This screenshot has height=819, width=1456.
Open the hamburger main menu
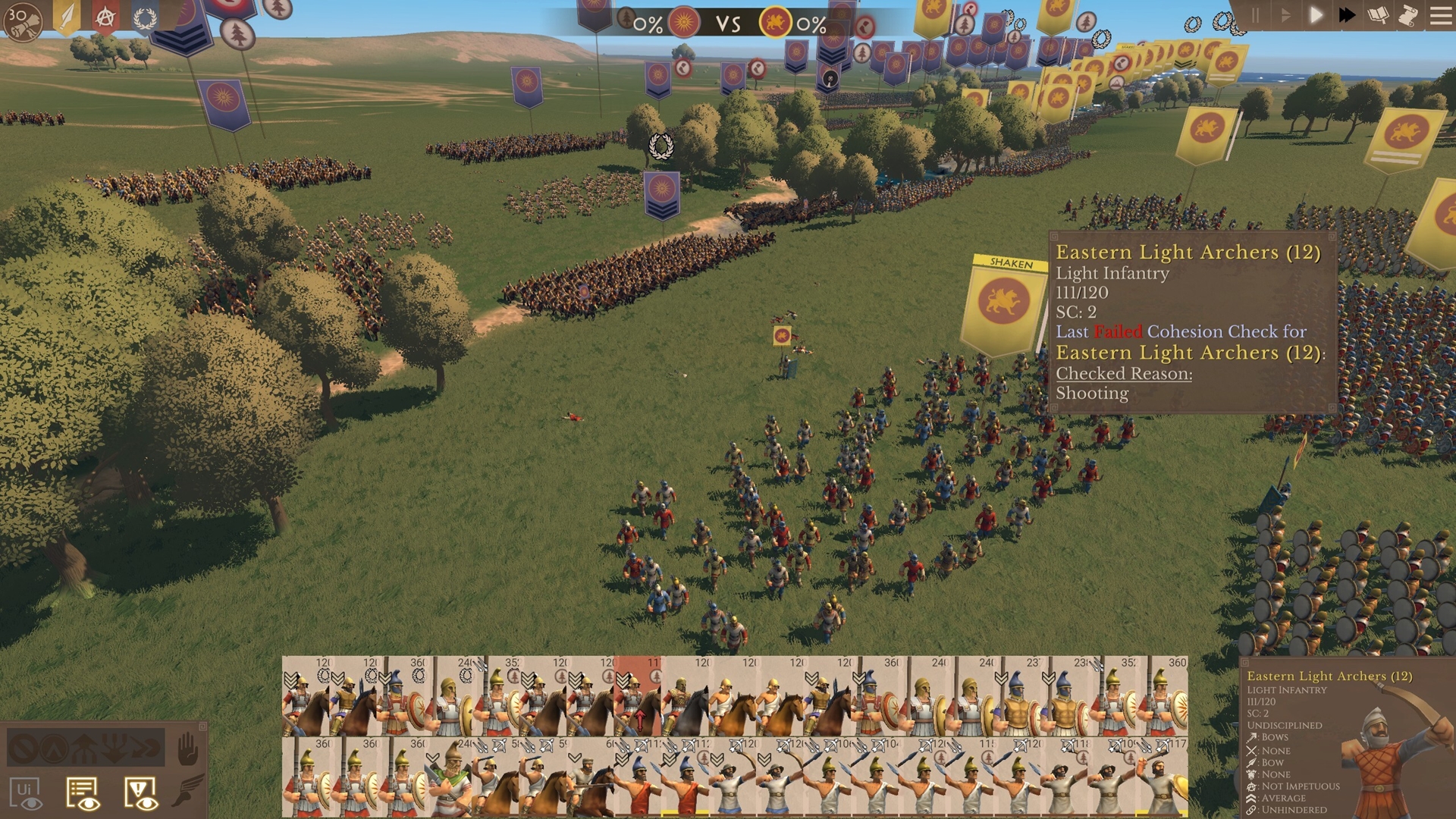[1440, 16]
